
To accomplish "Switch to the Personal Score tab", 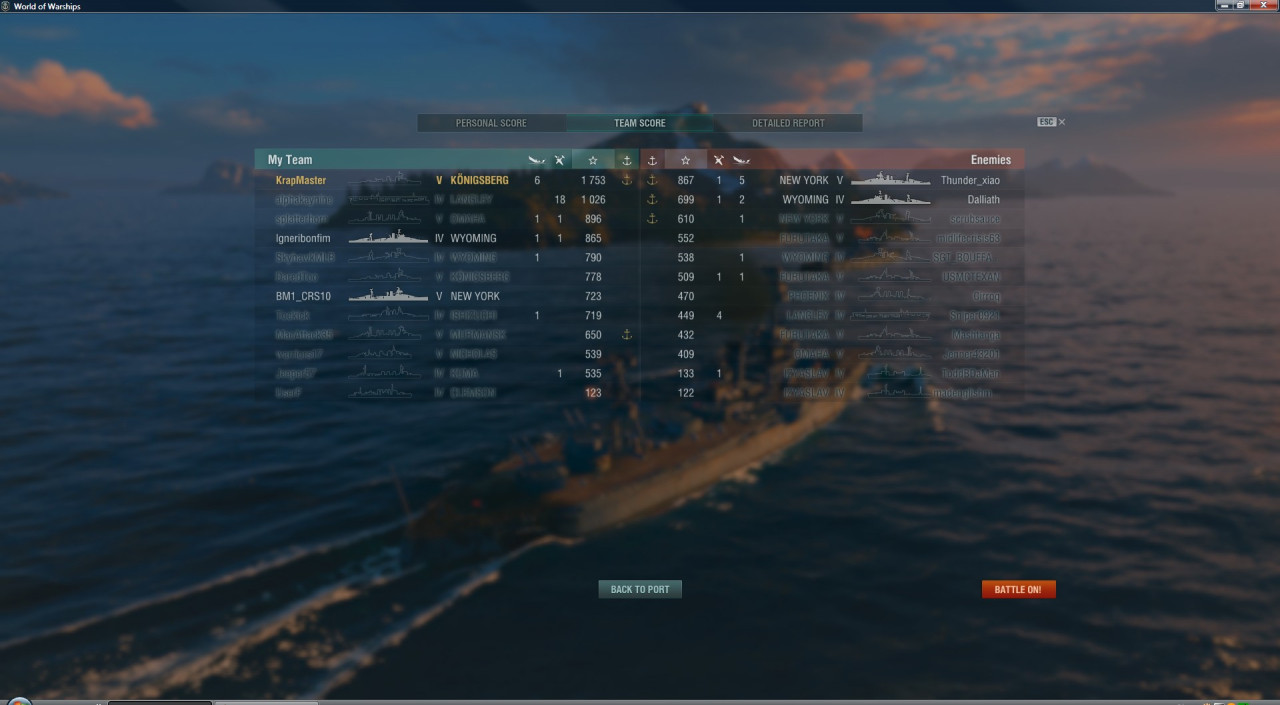I will coord(491,123).
